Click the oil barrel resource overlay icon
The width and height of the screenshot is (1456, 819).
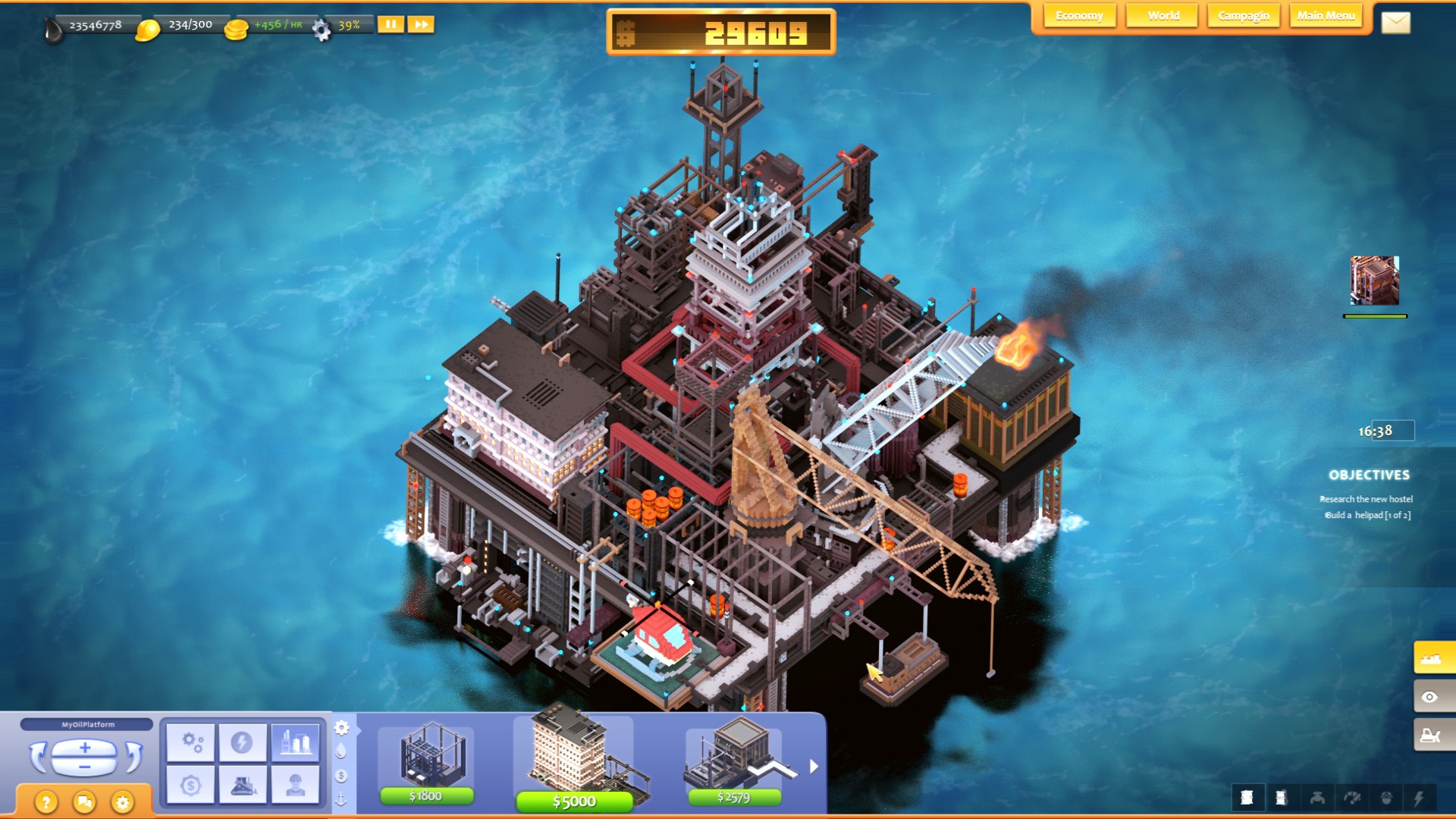[x=1247, y=797]
